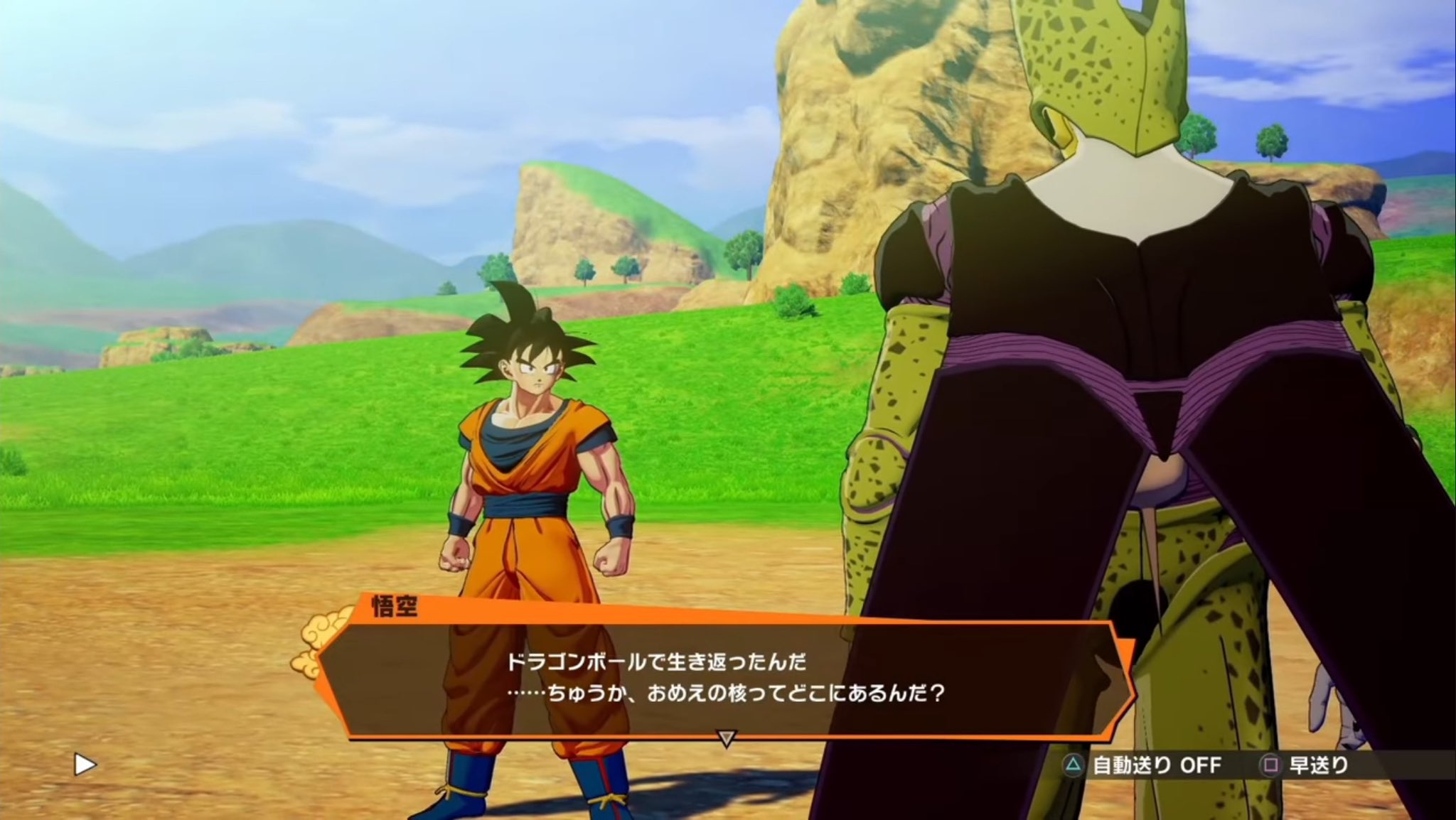1456x820 pixels.
Task: Click the dialogue advance arrow below Goku's line
Action: tap(725, 739)
